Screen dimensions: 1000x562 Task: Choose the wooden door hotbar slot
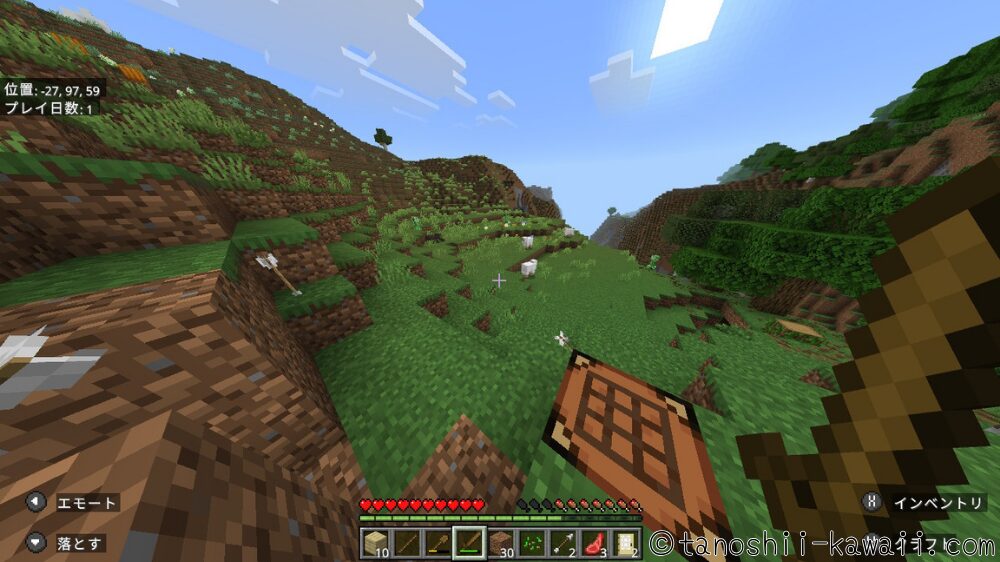point(625,543)
